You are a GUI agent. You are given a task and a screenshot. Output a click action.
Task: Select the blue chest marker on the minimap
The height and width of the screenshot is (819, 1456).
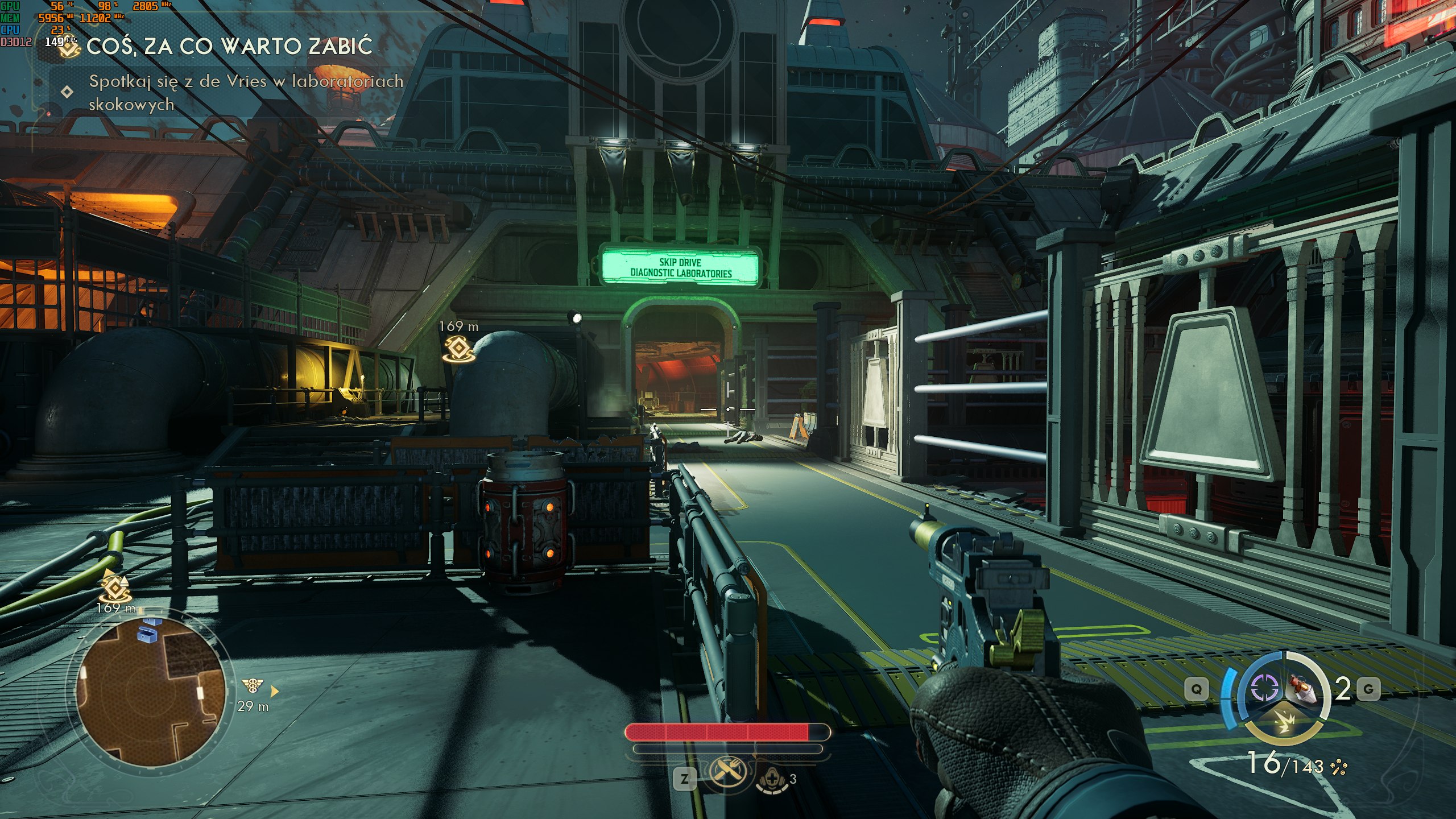click(x=147, y=632)
